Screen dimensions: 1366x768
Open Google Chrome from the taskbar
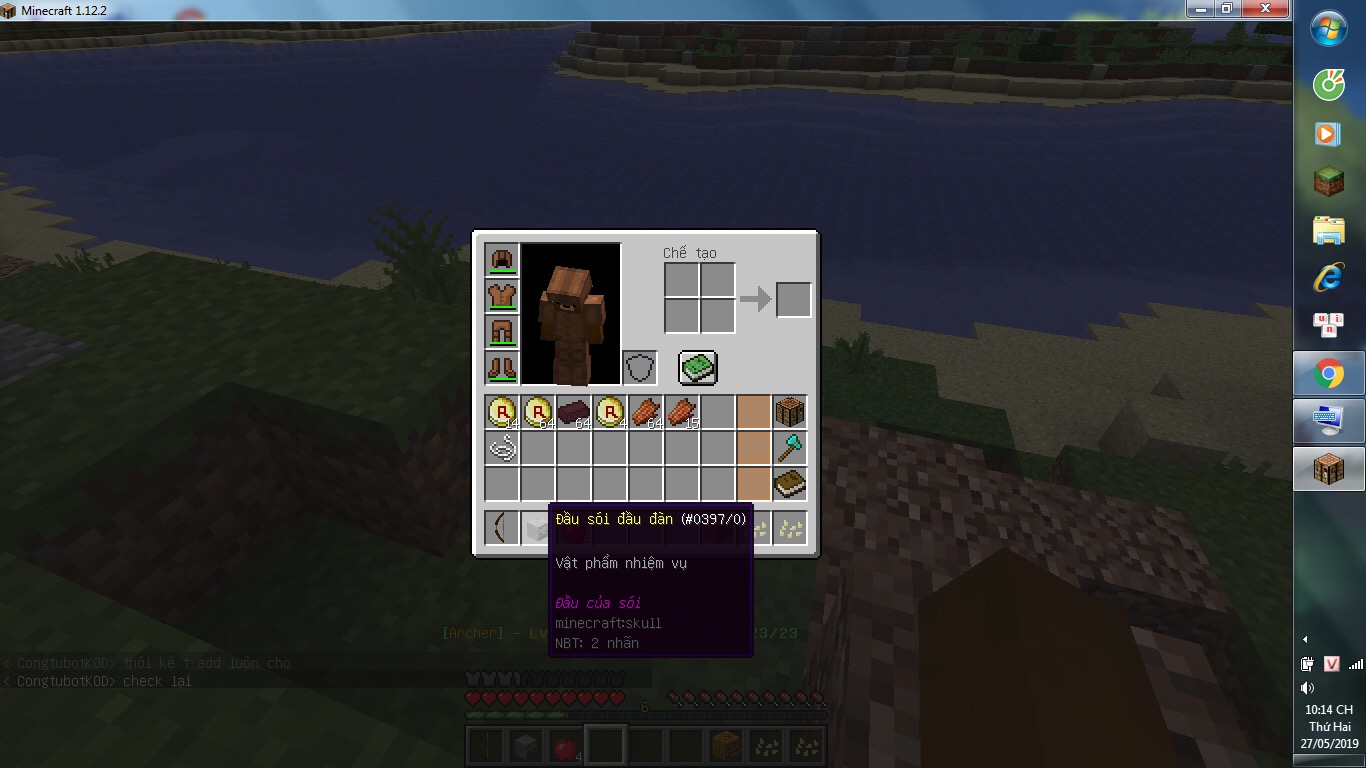point(1328,373)
